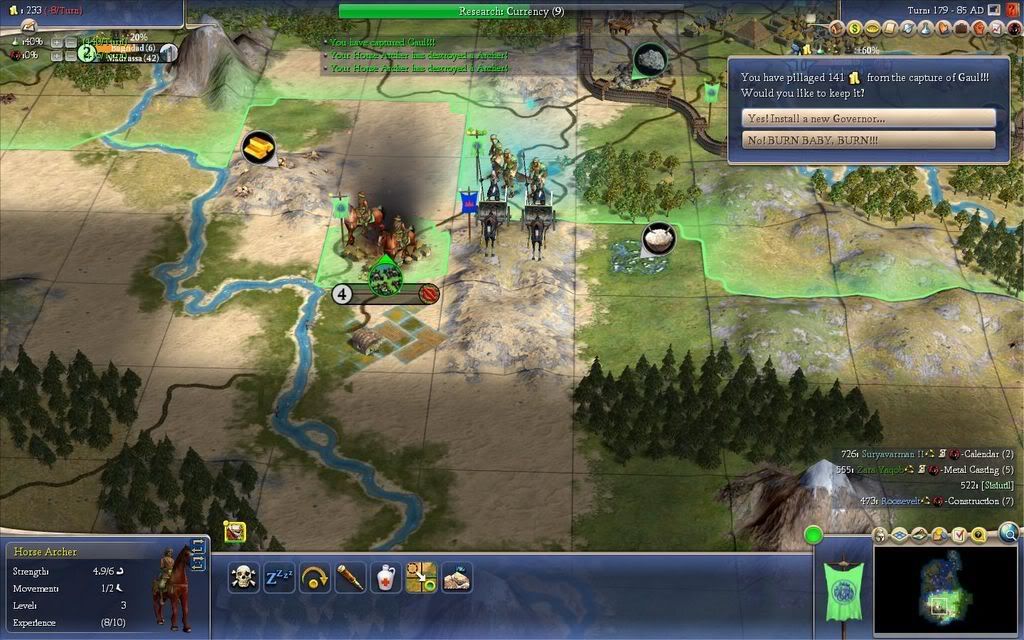Click the heal jug icon

coord(386,577)
